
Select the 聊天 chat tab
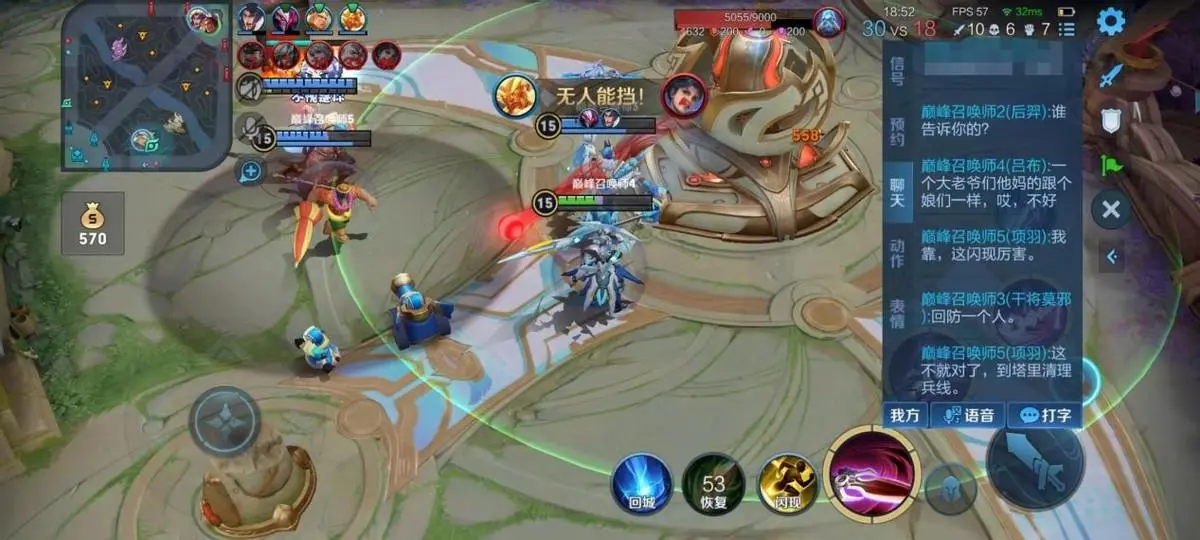coord(897,193)
